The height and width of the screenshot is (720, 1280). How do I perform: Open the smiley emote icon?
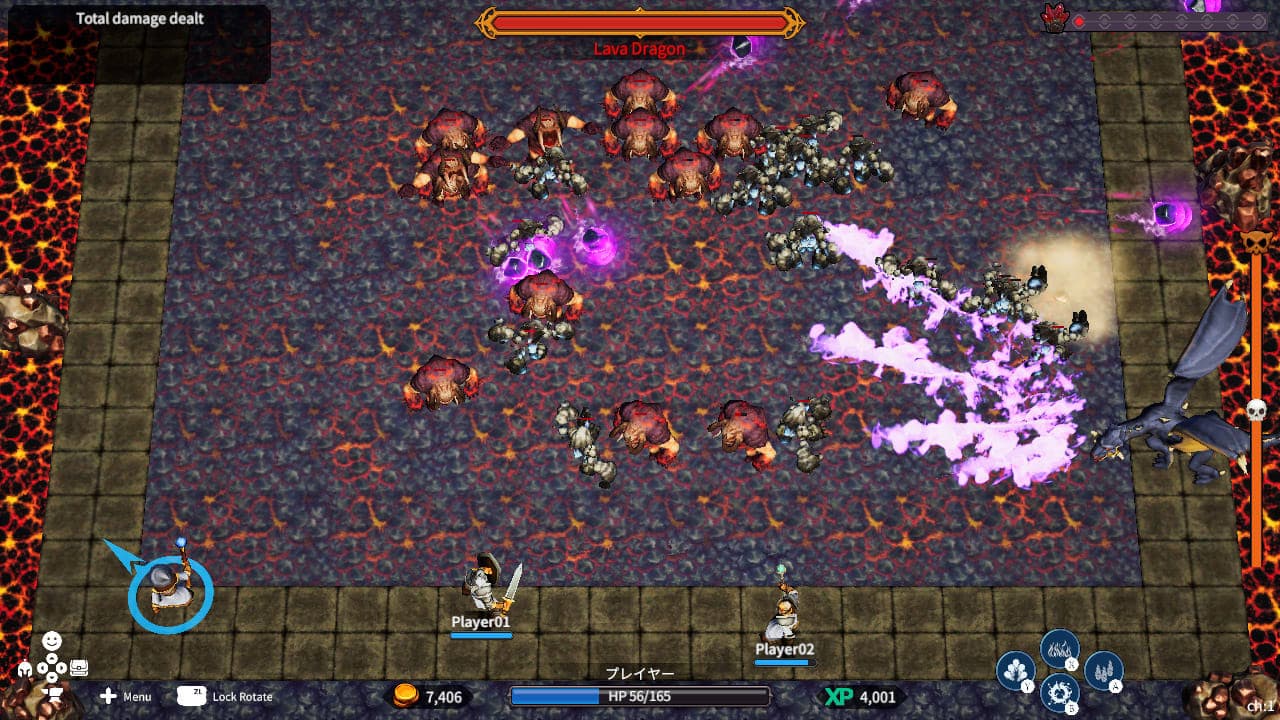[51, 640]
